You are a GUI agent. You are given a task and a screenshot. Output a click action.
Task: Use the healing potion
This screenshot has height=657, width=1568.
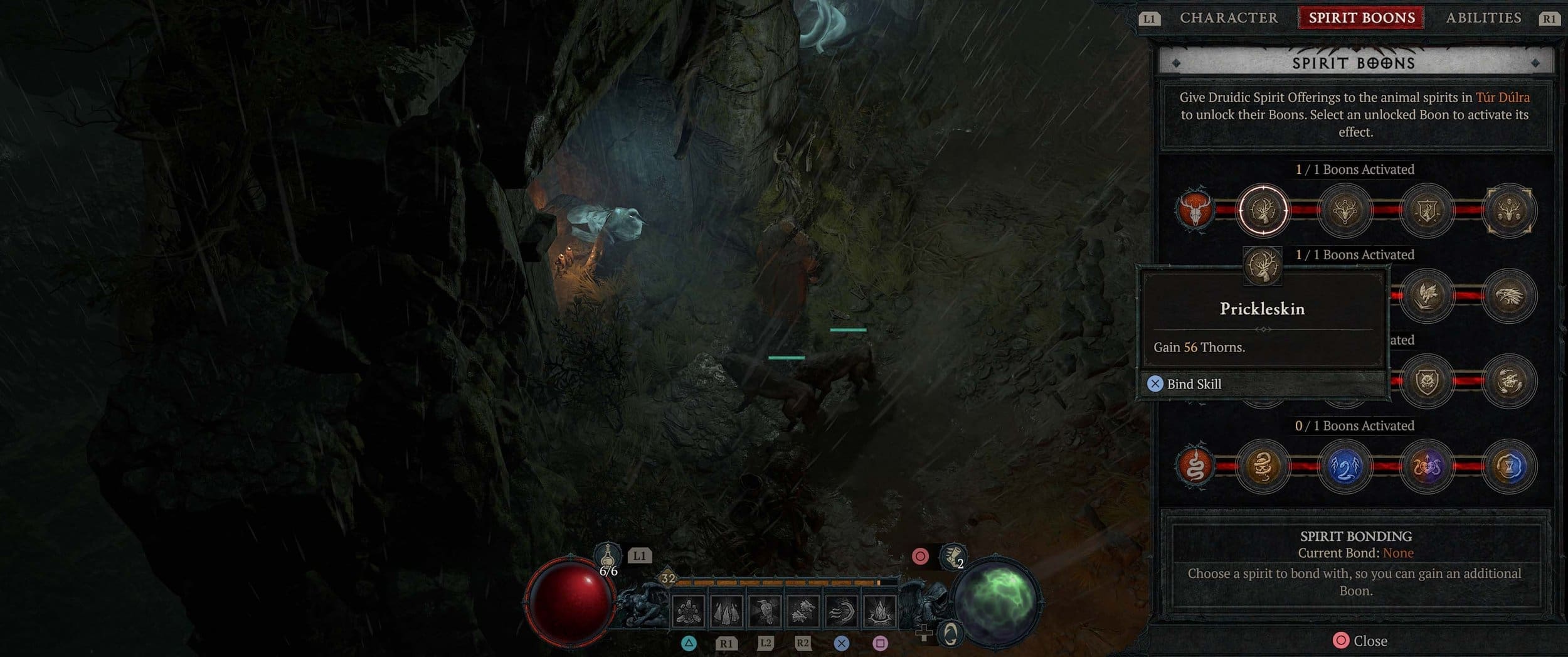coord(607,557)
